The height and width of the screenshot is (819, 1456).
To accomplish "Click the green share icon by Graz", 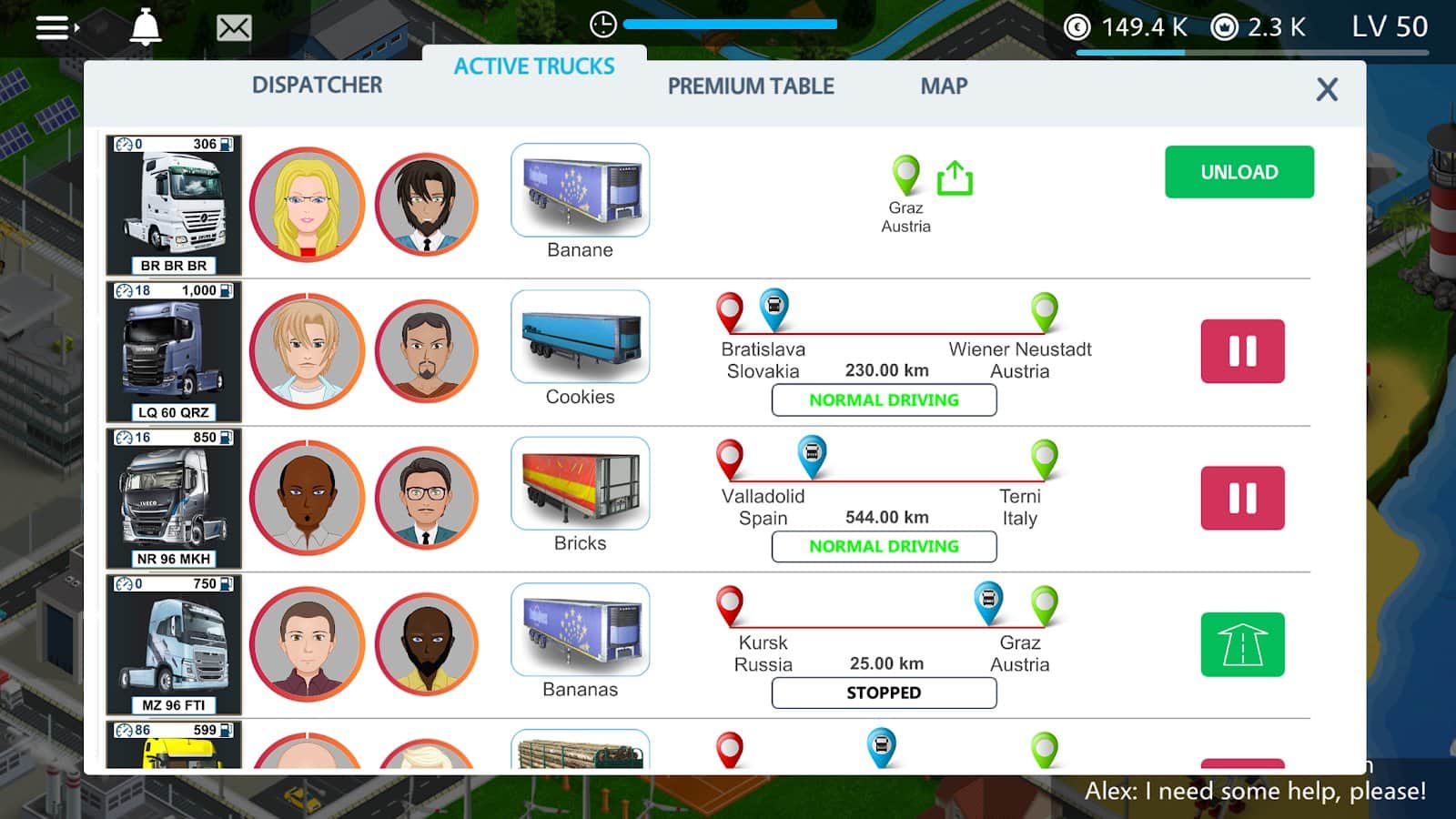I will pos(955,178).
